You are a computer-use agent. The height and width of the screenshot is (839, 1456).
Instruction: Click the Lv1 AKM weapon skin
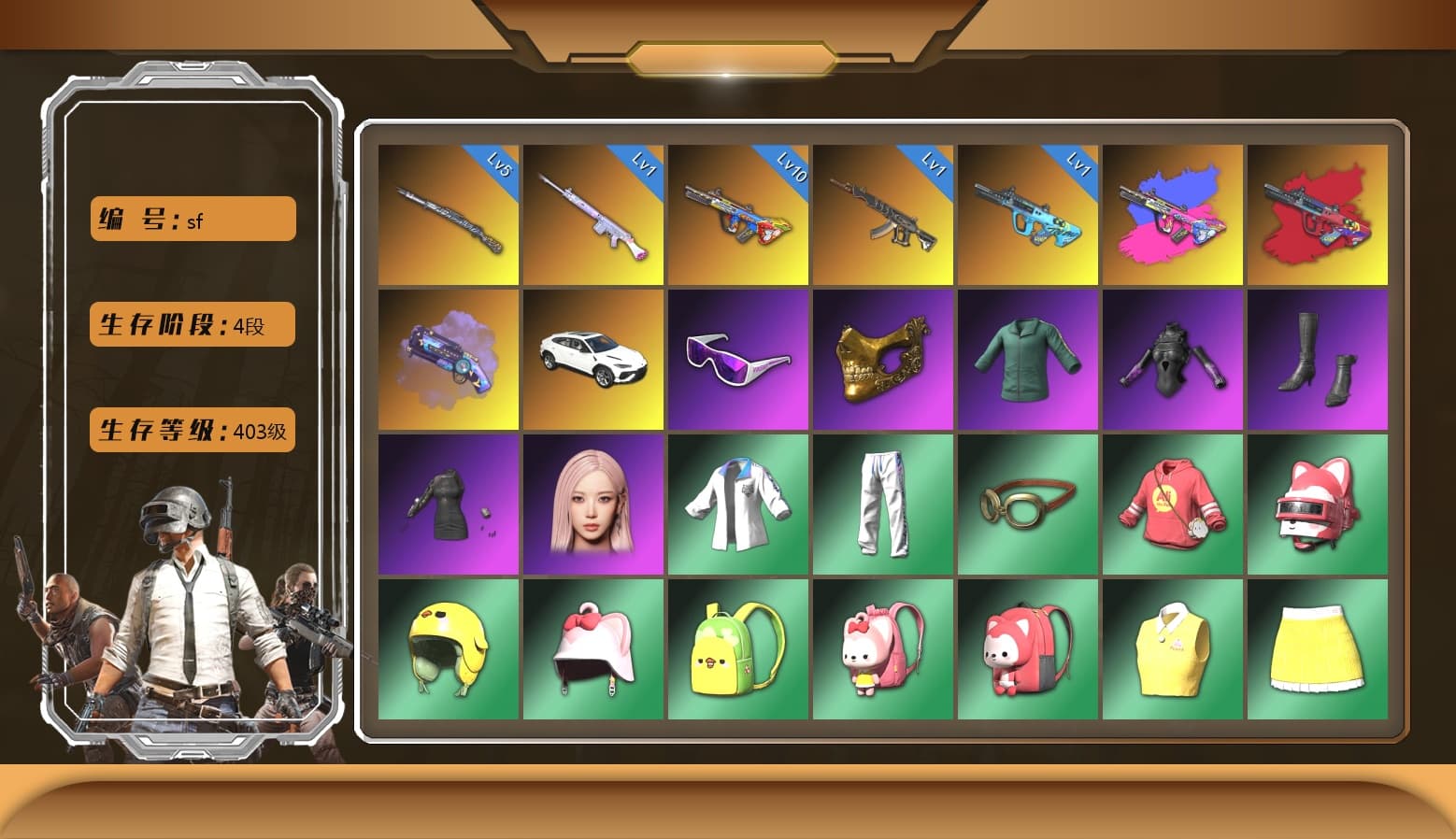[883, 215]
